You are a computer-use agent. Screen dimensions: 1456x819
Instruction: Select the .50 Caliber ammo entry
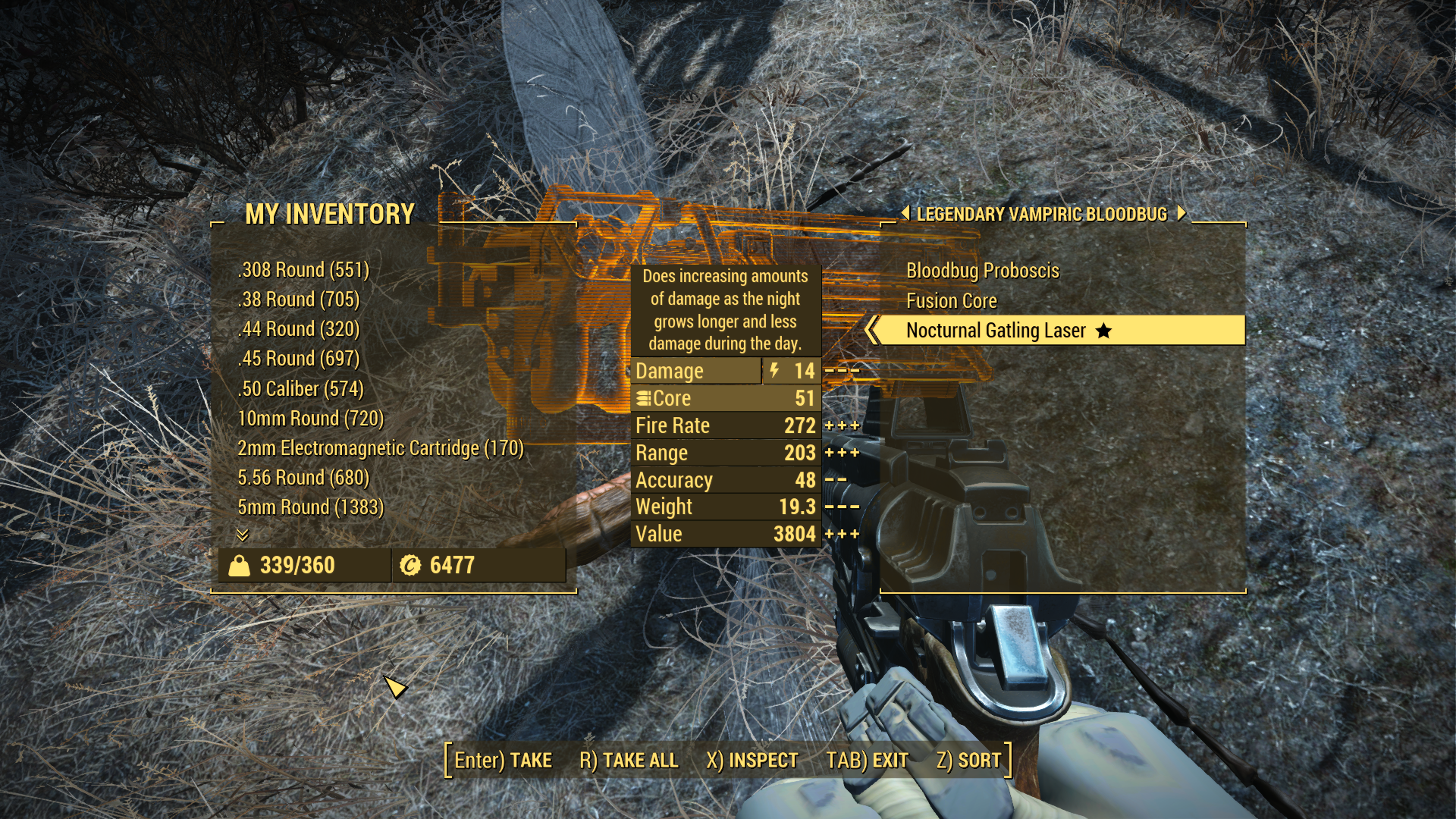click(300, 389)
